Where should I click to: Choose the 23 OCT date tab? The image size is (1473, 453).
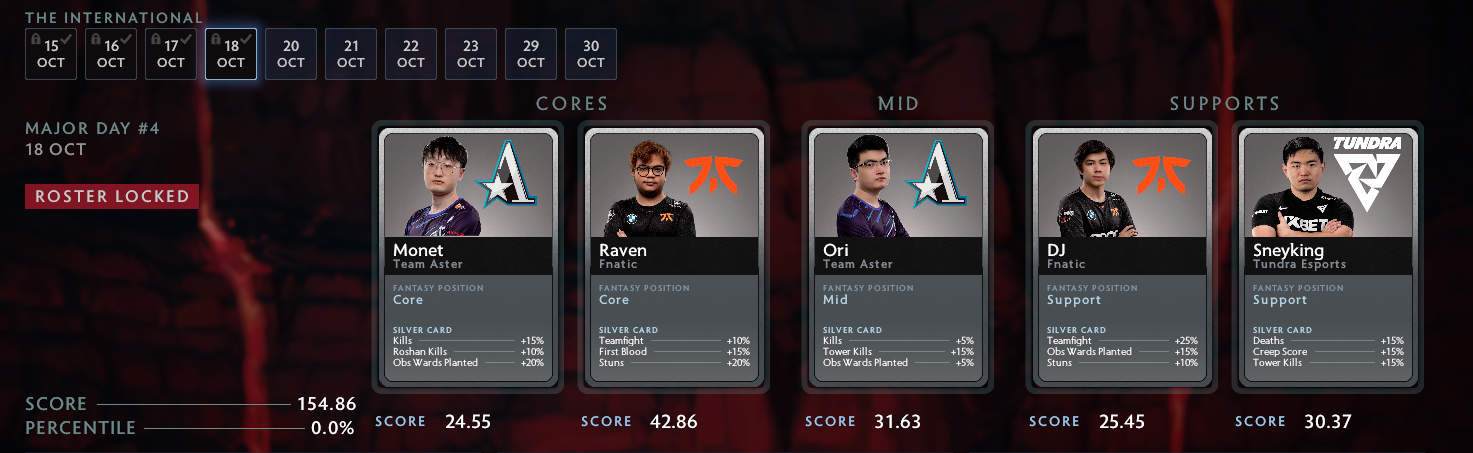coord(471,54)
